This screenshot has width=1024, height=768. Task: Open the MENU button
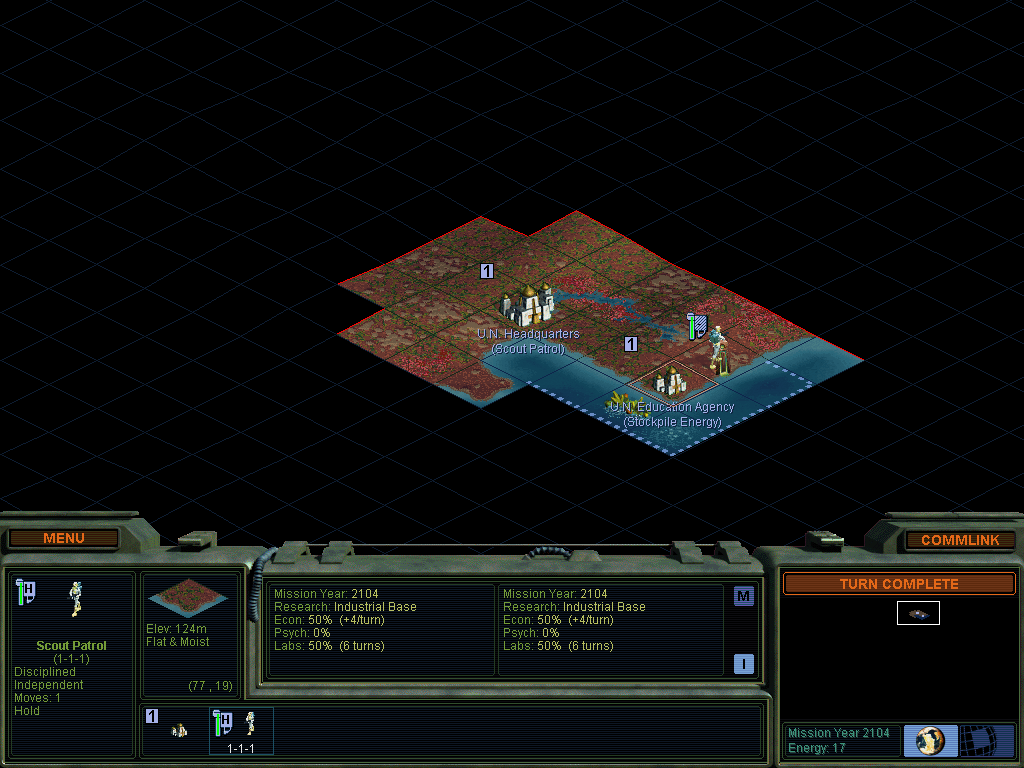click(64, 539)
